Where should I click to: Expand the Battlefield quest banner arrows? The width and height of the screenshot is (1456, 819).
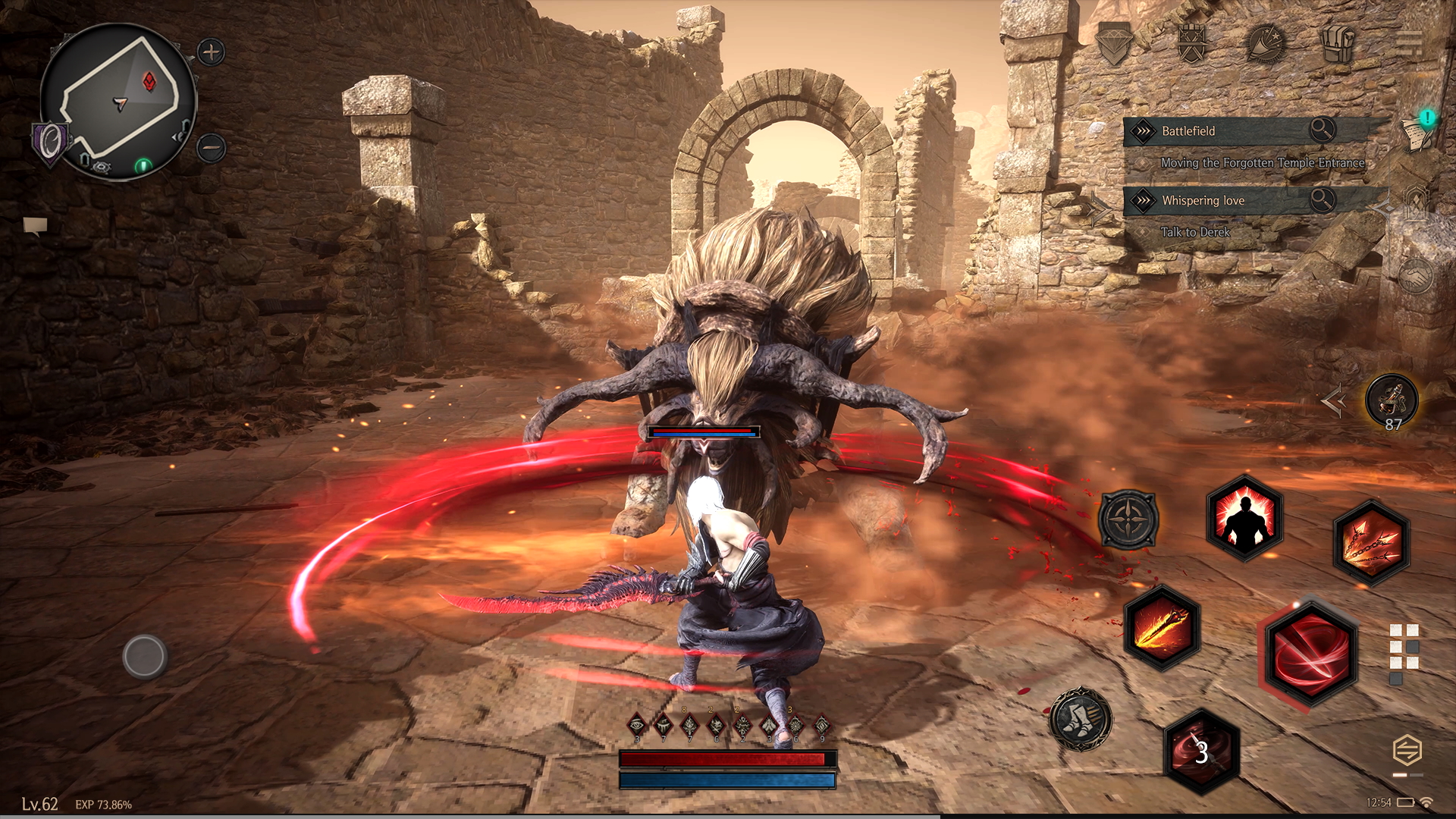1143,130
